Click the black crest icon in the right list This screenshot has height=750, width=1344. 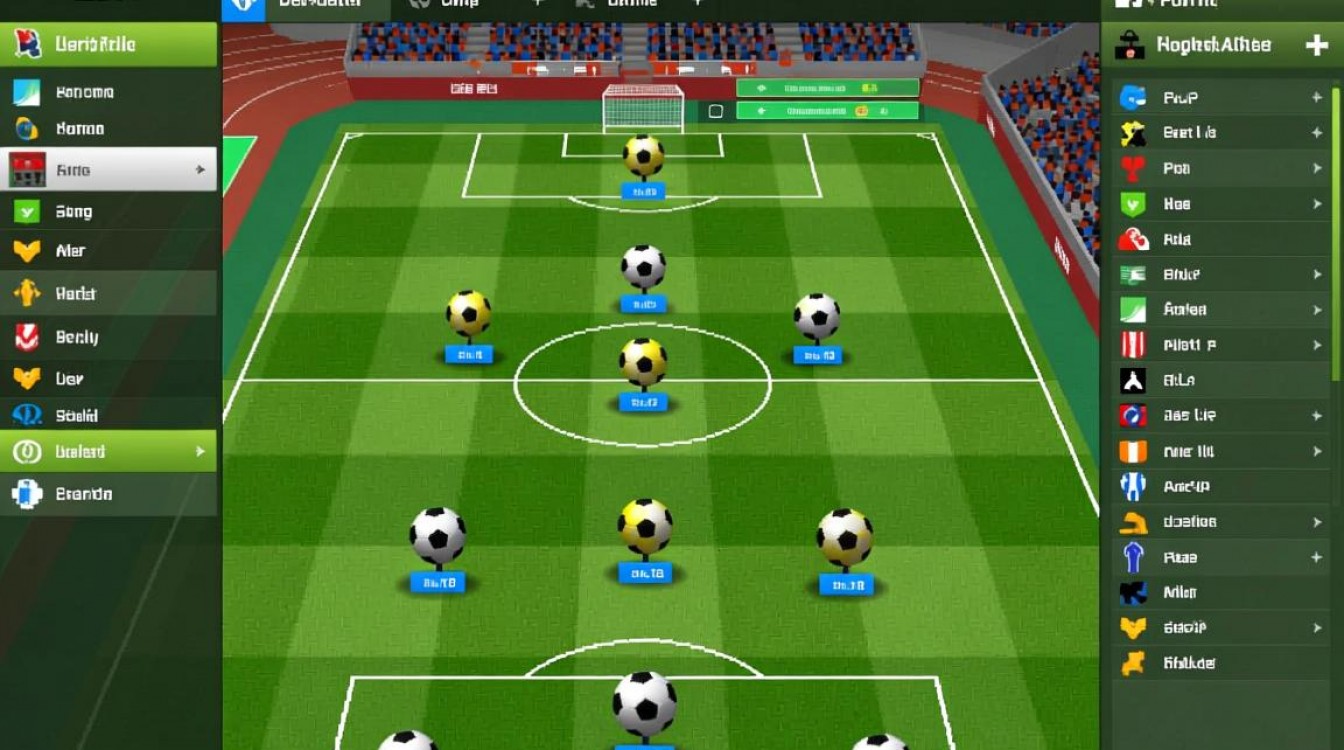[1135, 380]
